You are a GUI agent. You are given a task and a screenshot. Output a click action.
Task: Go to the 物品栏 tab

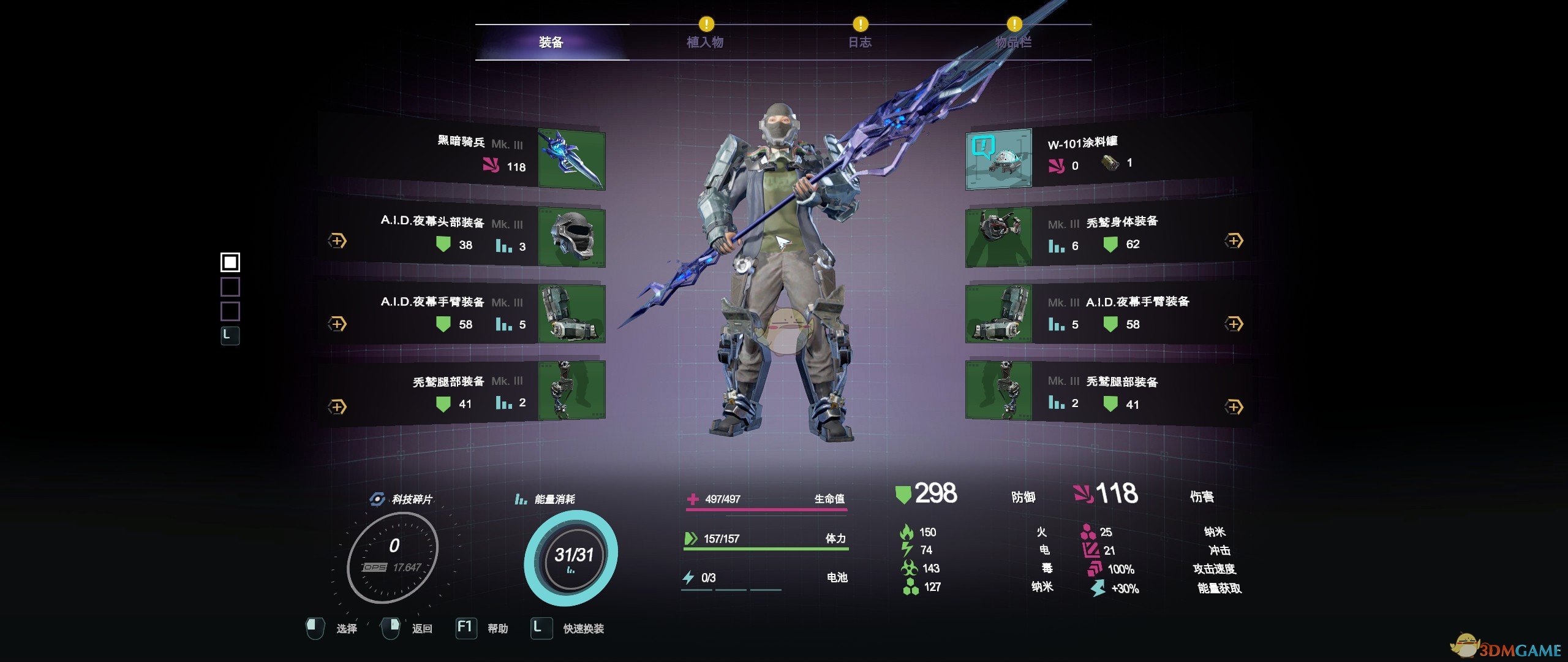click(1014, 42)
